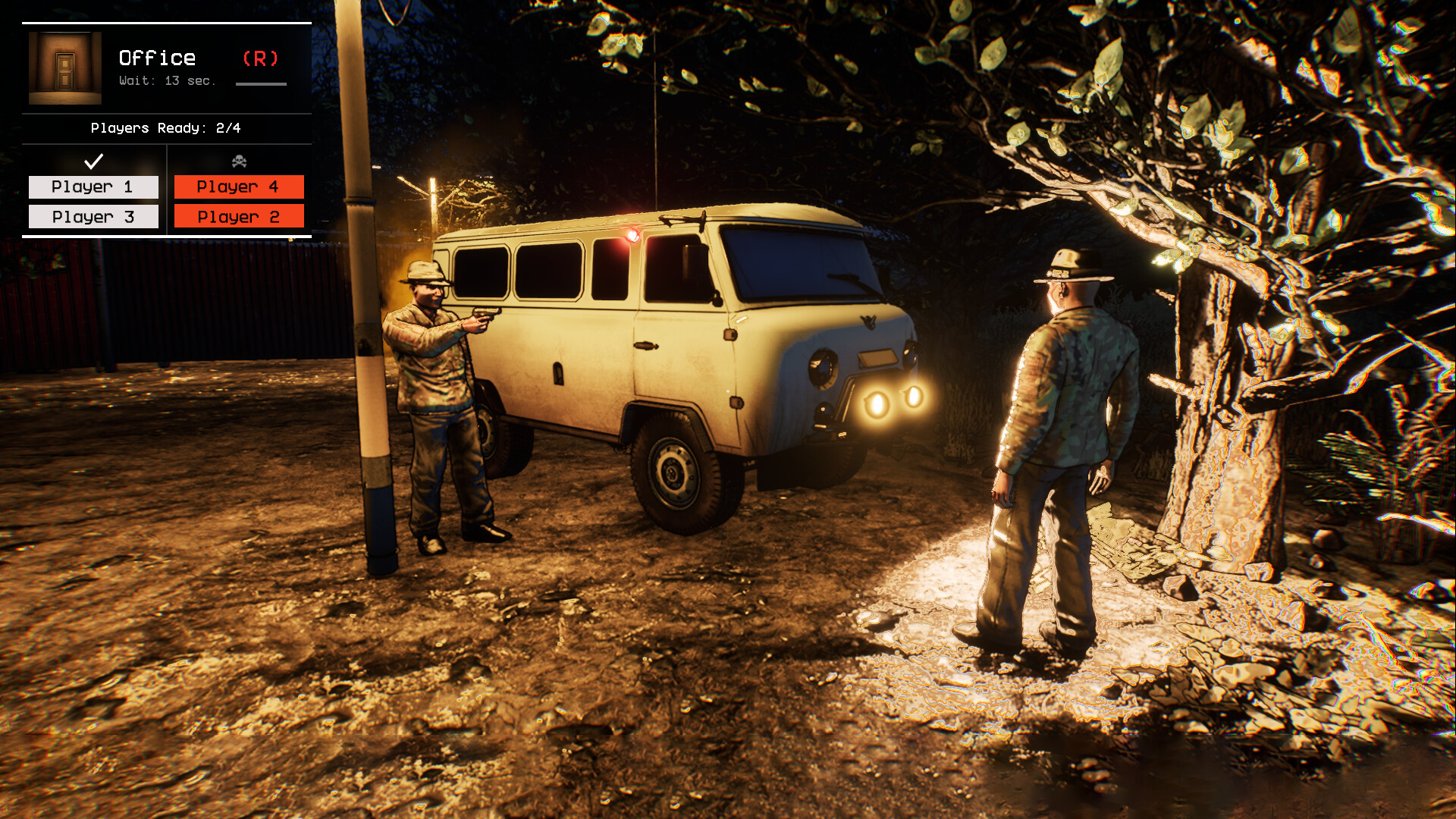
Task: Click the Wait 13 sec progress bar
Action: coord(261,86)
